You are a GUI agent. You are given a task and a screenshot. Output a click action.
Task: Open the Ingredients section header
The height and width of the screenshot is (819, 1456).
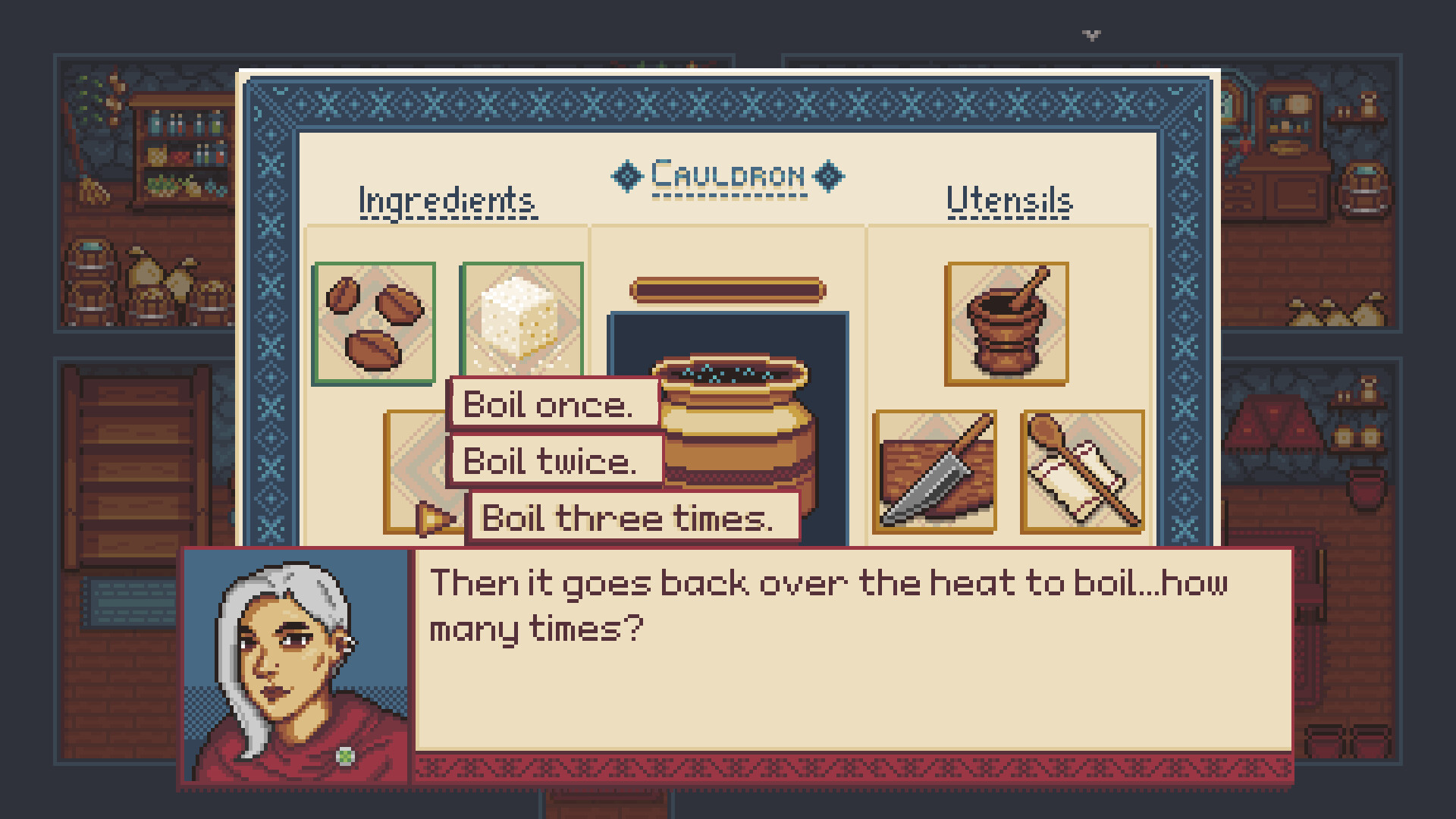[x=447, y=199]
